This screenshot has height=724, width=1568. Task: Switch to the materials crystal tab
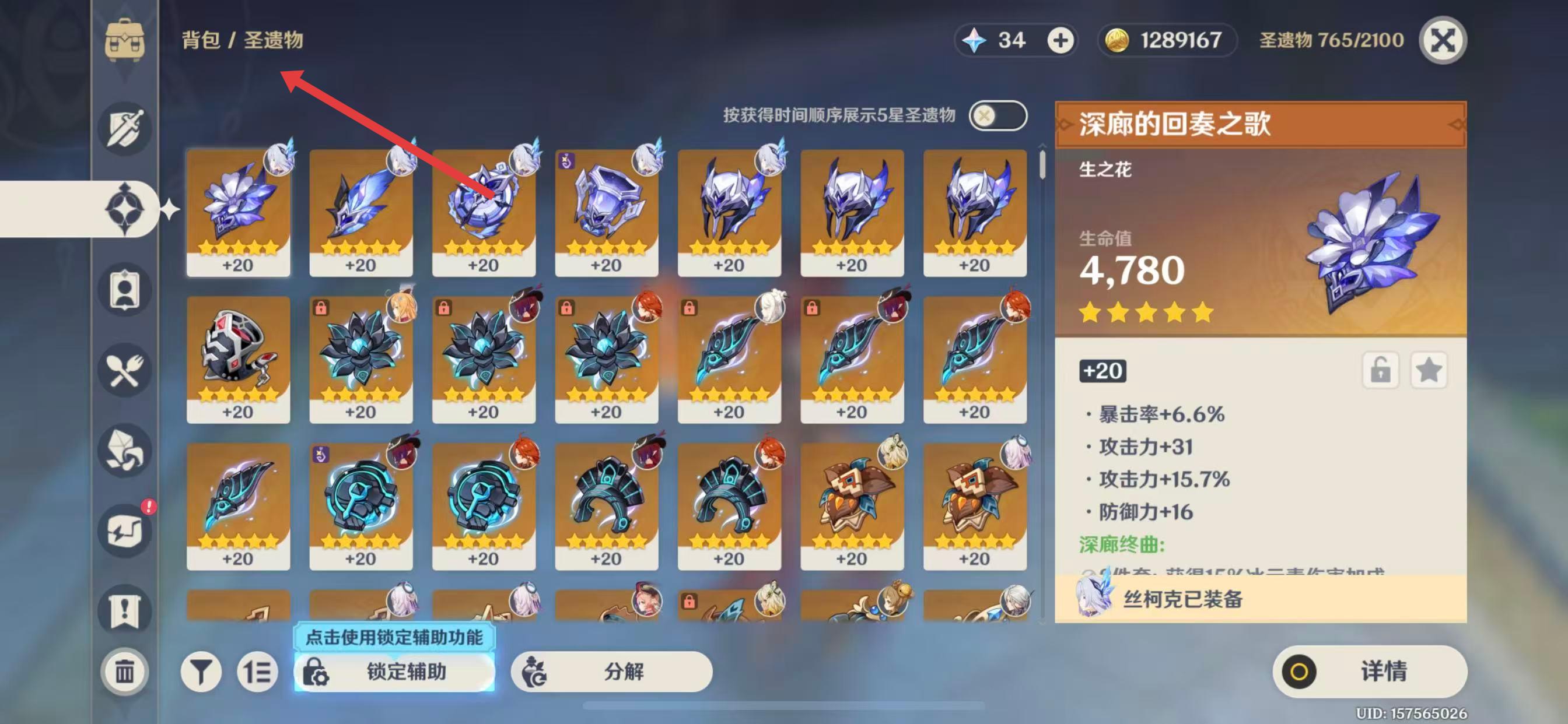(125, 450)
